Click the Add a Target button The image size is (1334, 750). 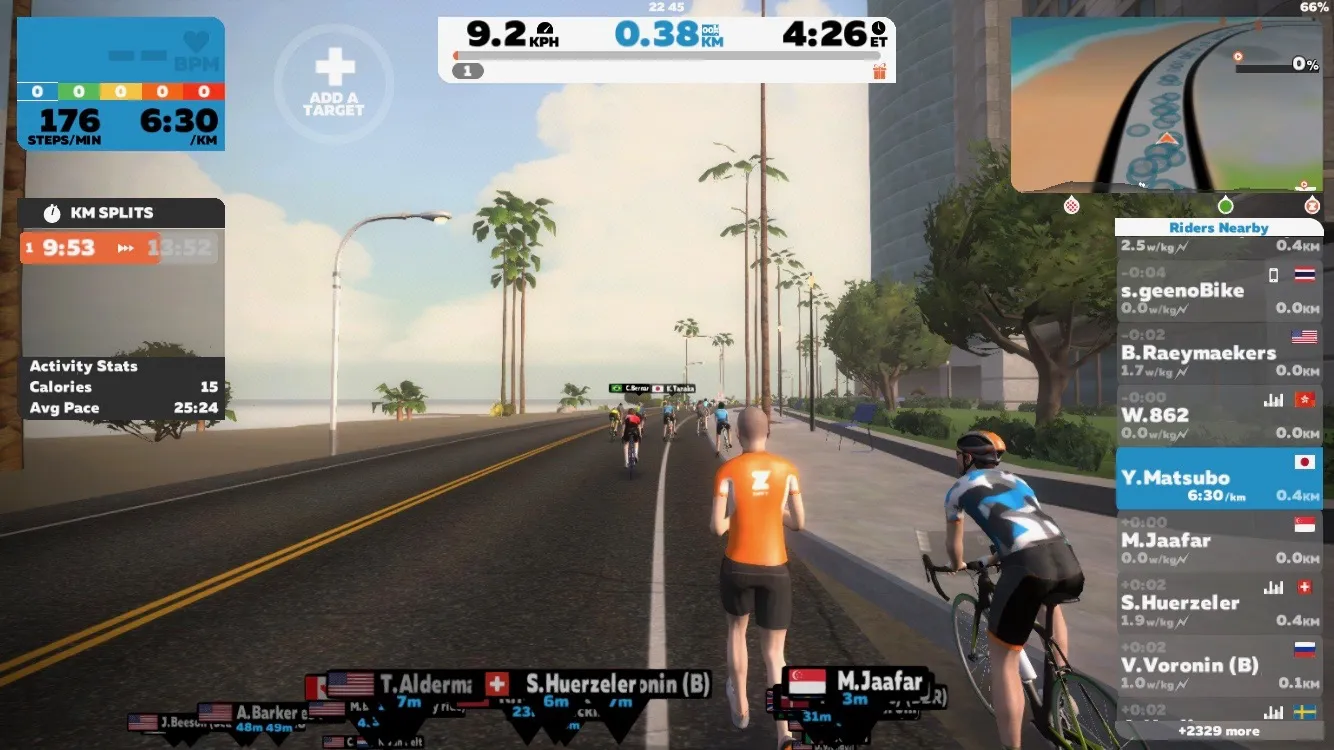click(x=333, y=83)
